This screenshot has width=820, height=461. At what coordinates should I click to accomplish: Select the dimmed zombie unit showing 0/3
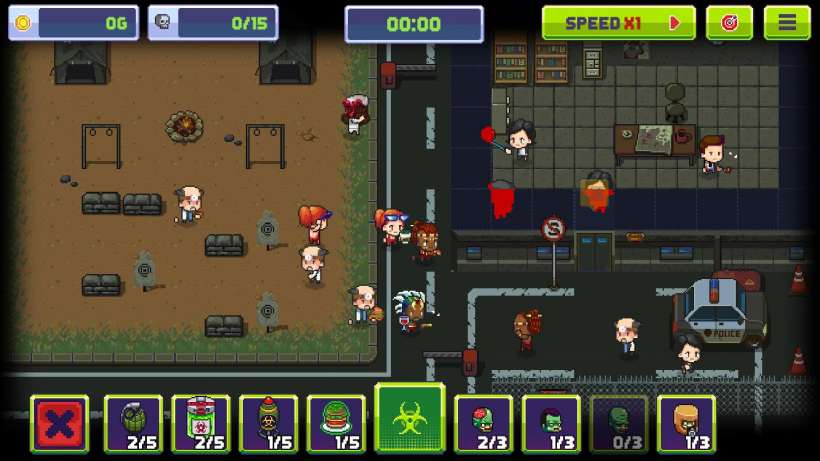click(619, 423)
